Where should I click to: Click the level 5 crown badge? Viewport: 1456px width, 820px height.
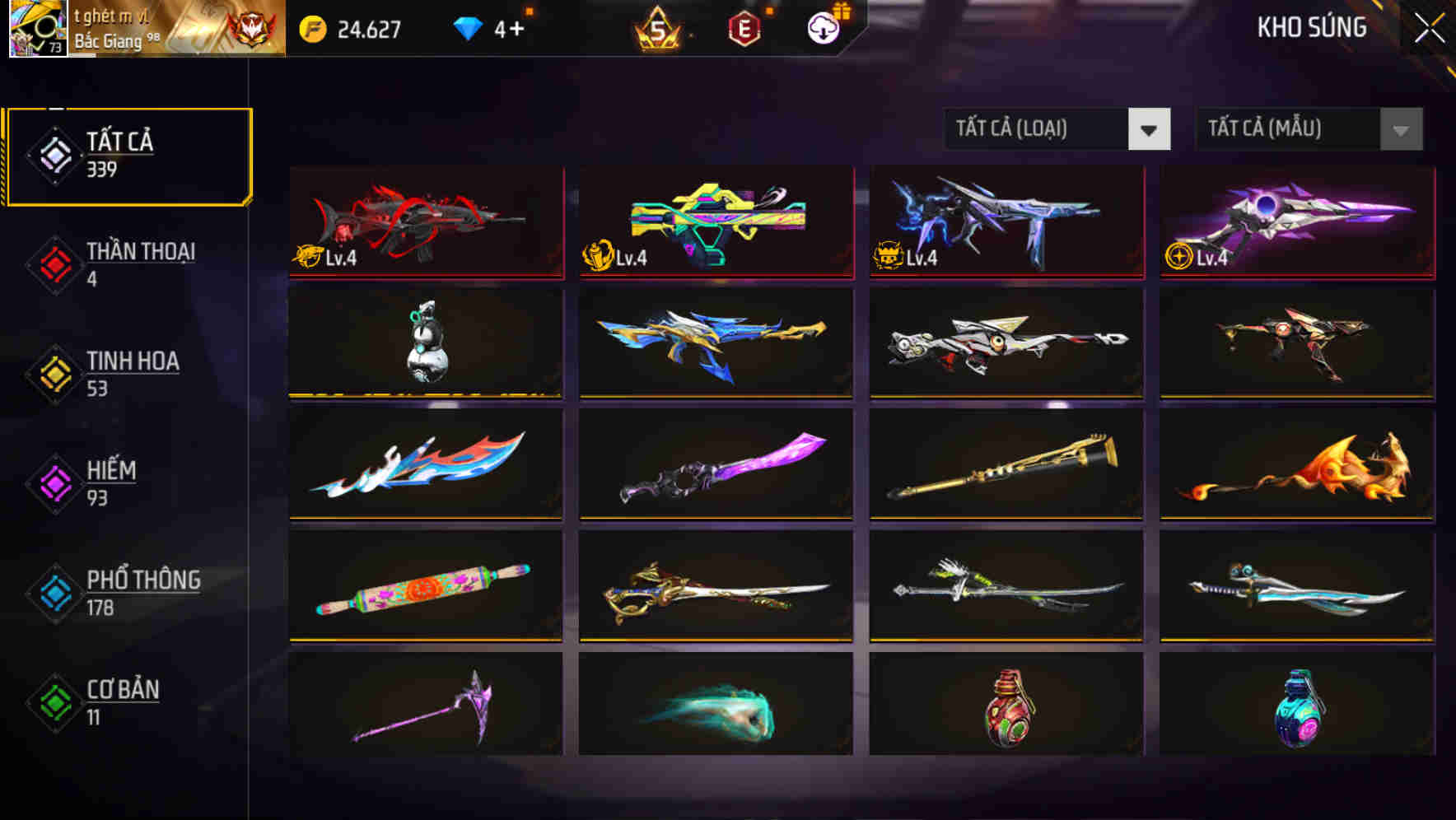point(659,27)
